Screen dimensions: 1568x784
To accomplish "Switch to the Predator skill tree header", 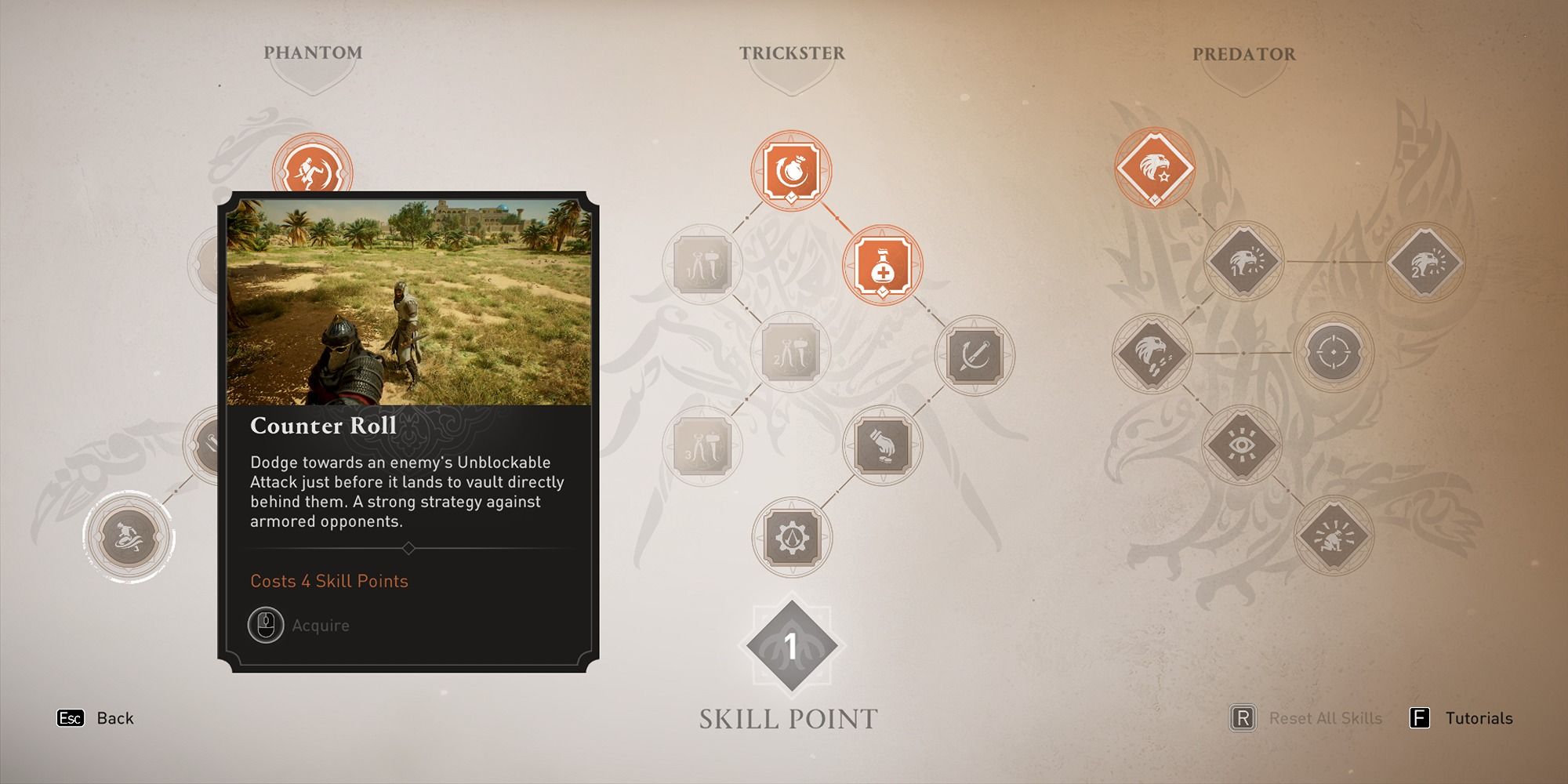I will 1245,54.
